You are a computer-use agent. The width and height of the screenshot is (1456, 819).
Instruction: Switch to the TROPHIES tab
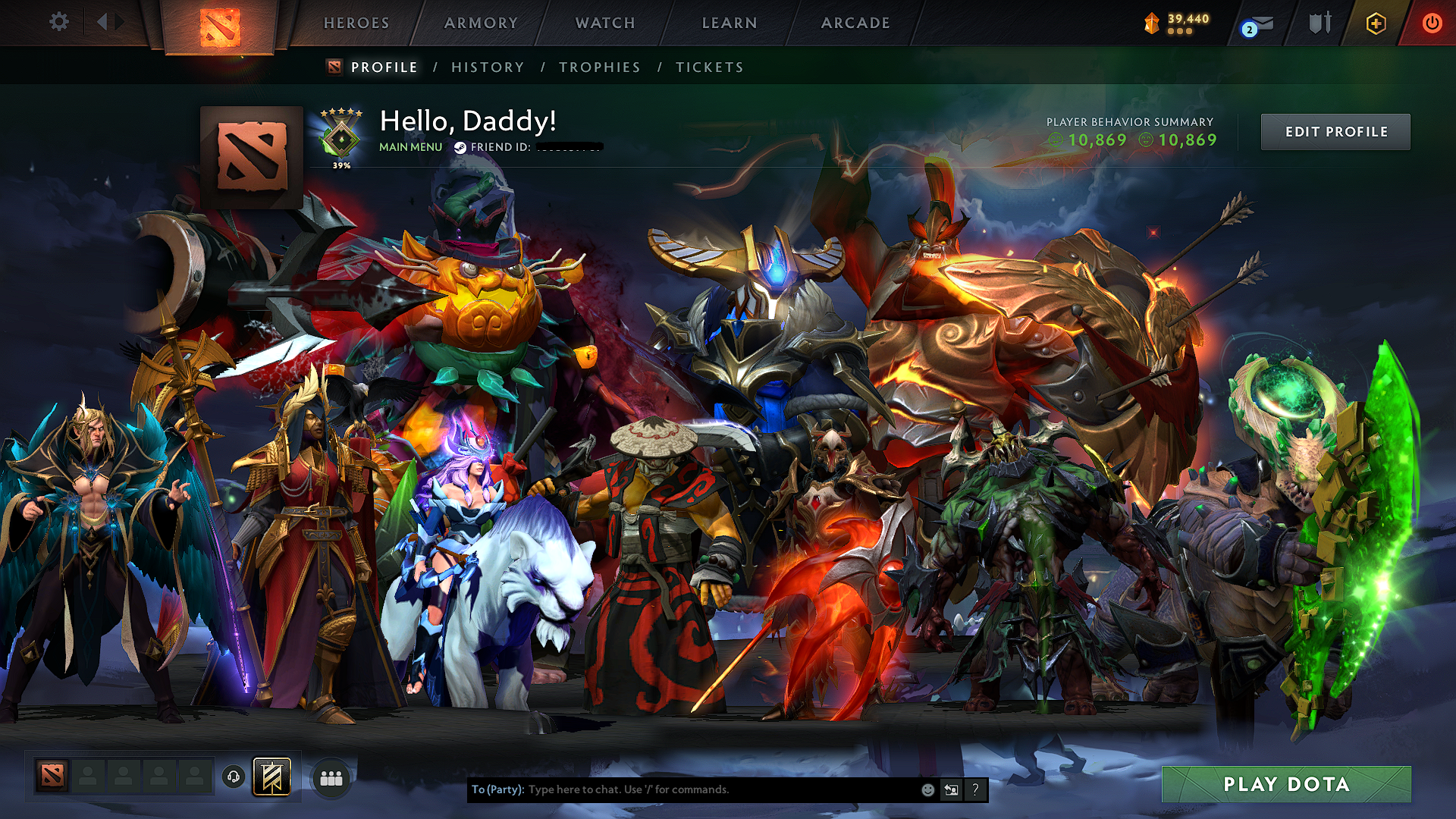click(x=598, y=67)
